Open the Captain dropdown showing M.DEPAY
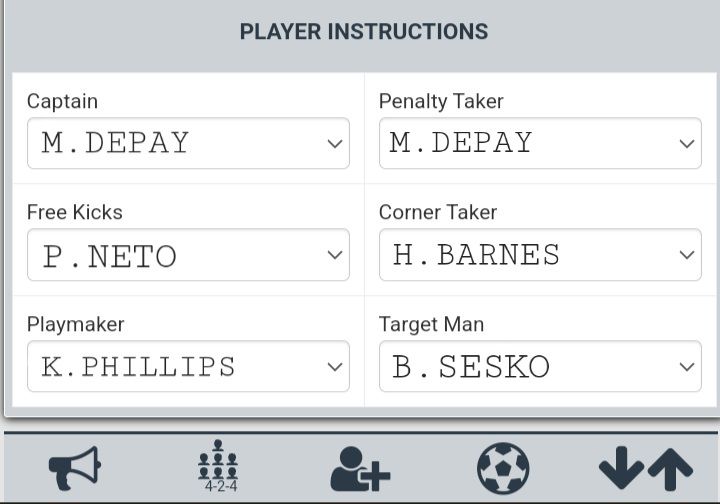Screen dimensions: 720x504 point(188,143)
